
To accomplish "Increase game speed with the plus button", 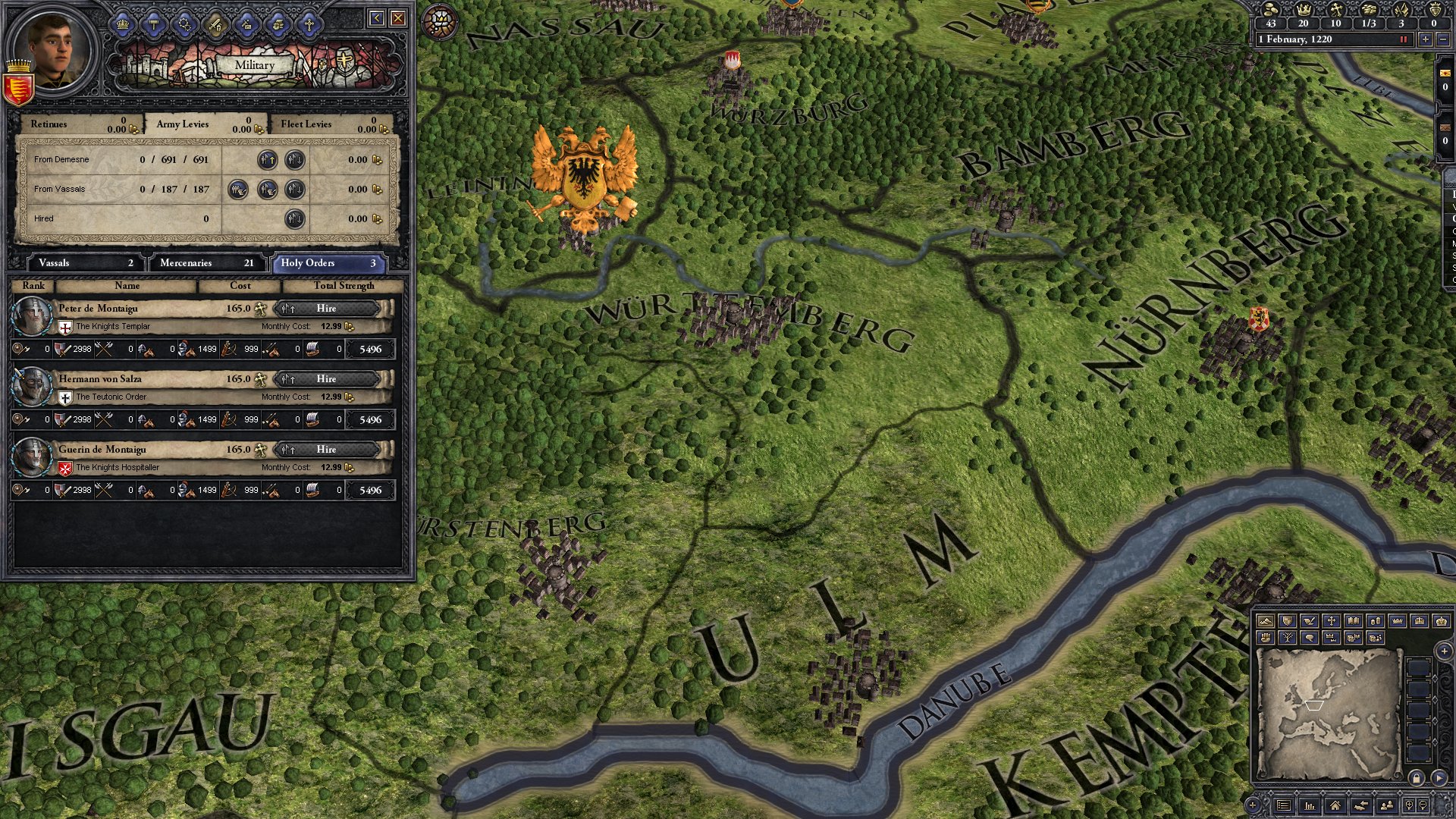I will (1426, 39).
